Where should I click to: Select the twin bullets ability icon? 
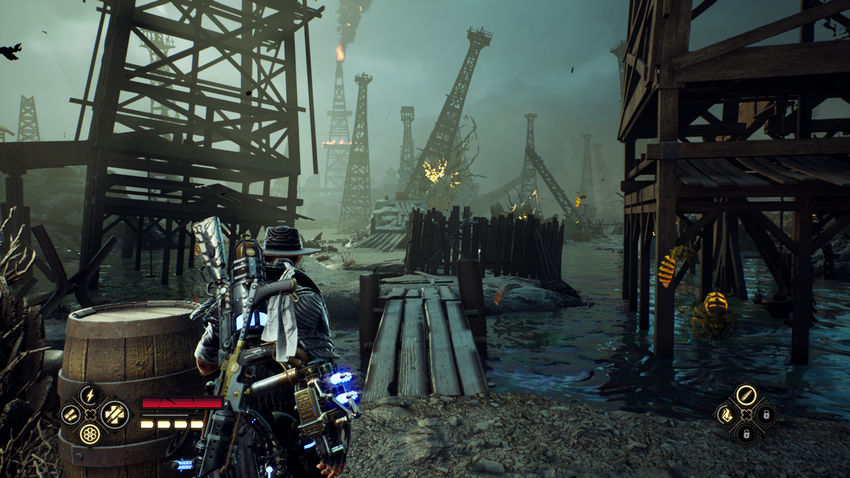(70, 414)
